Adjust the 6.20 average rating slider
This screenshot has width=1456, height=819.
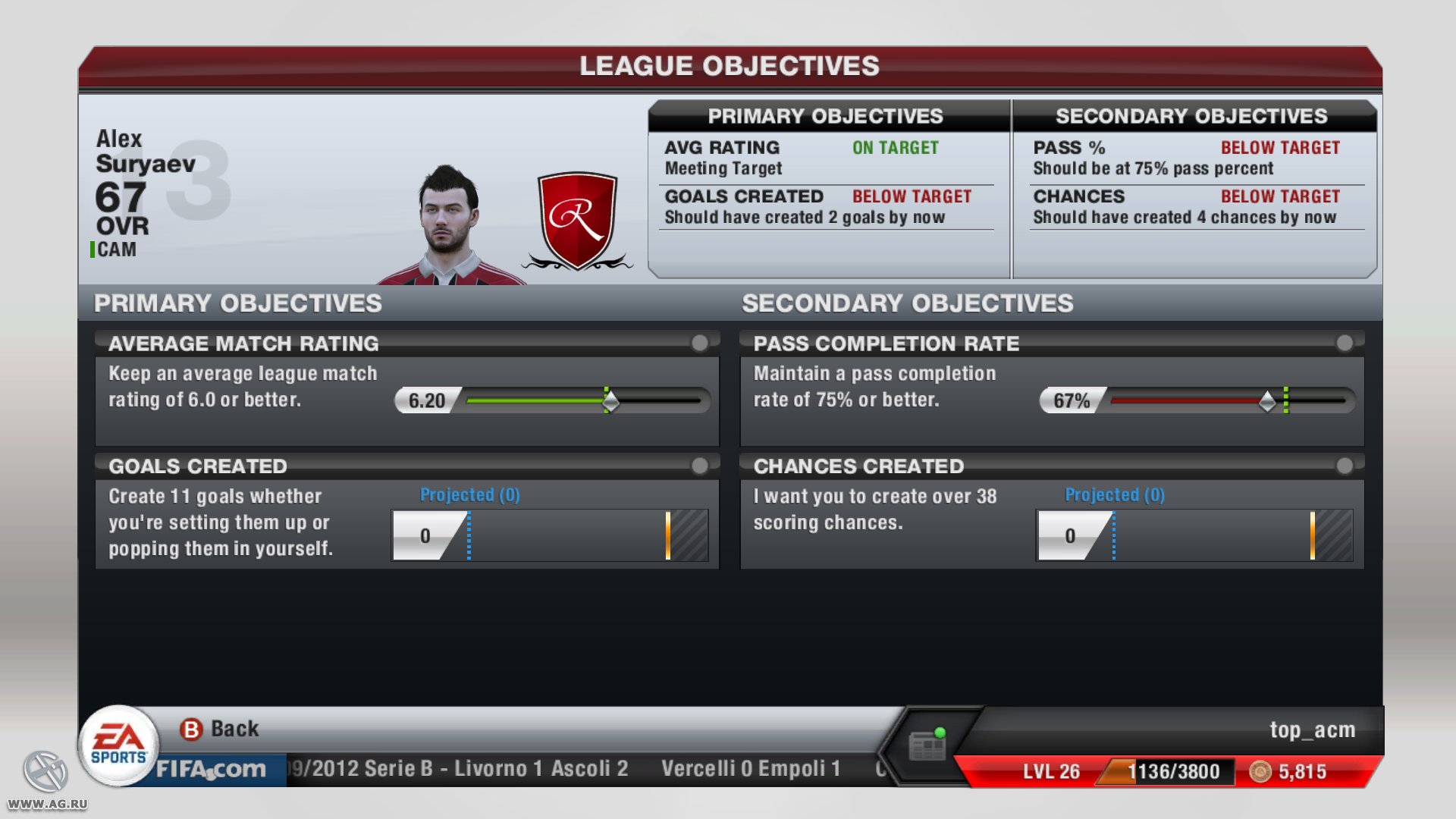click(x=610, y=400)
